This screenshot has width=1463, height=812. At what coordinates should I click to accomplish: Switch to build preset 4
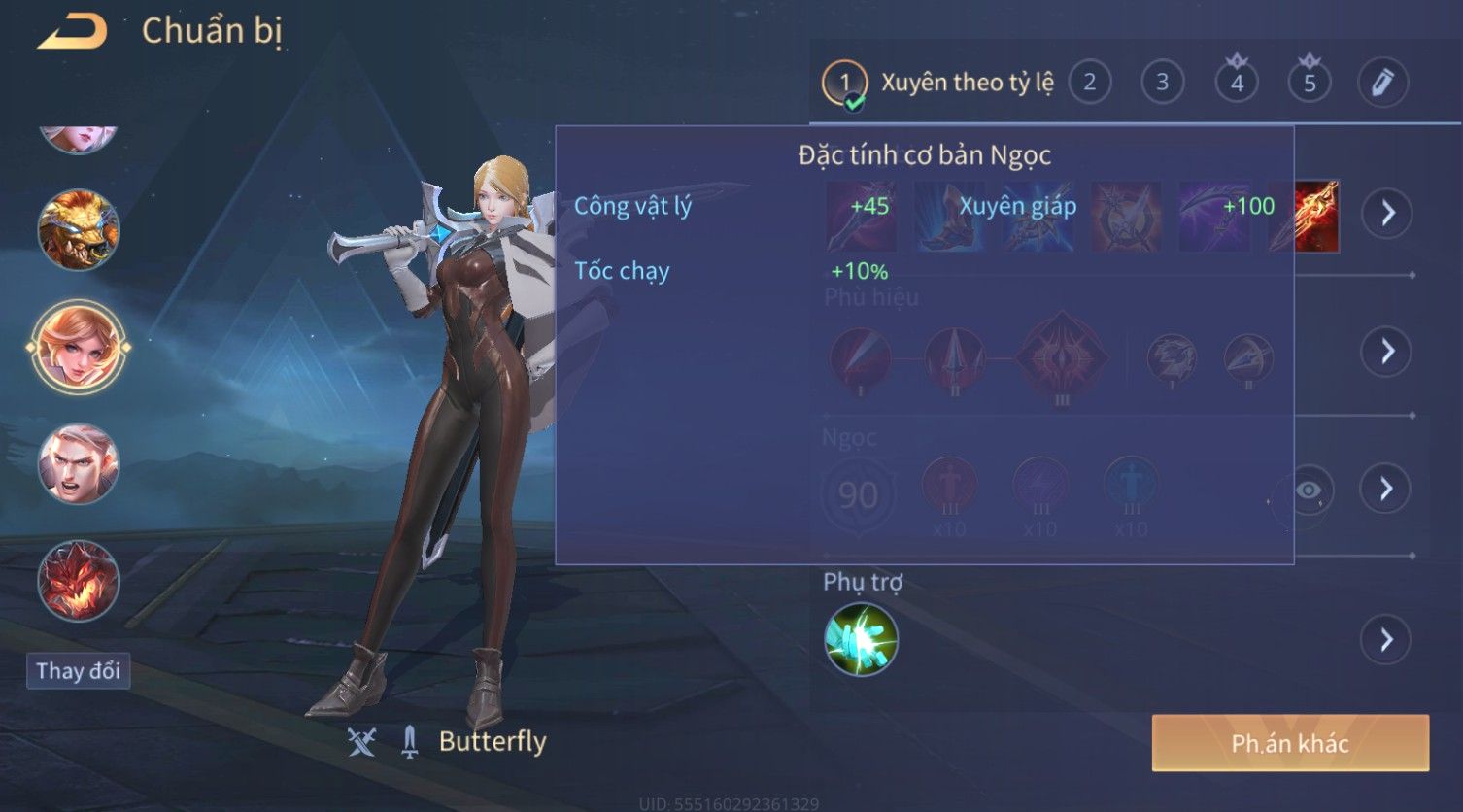pyautogui.click(x=1237, y=83)
